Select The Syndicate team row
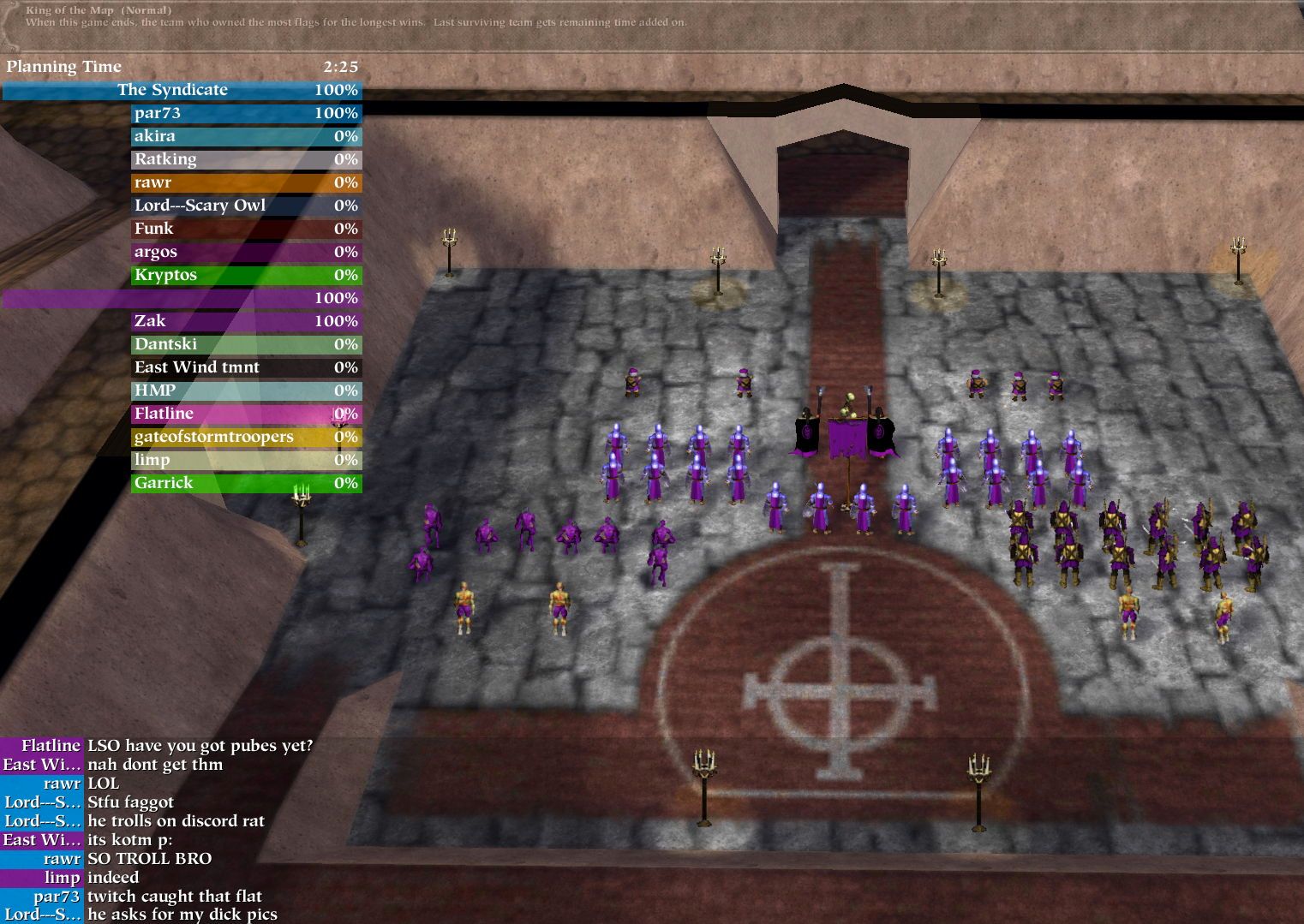Viewport: 1304px width, 924px height. click(x=182, y=90)
